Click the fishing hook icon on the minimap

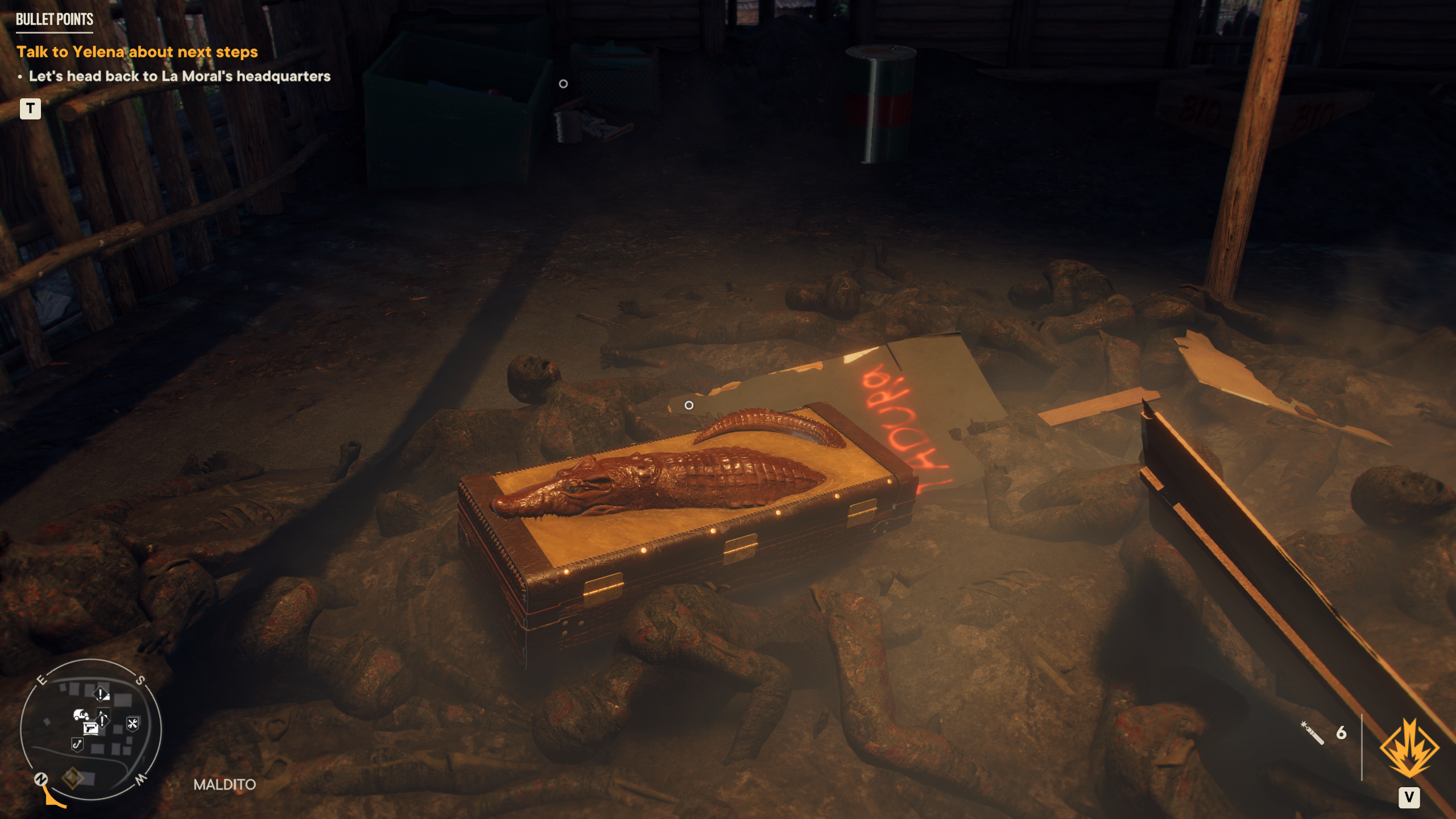coord(78,745)
